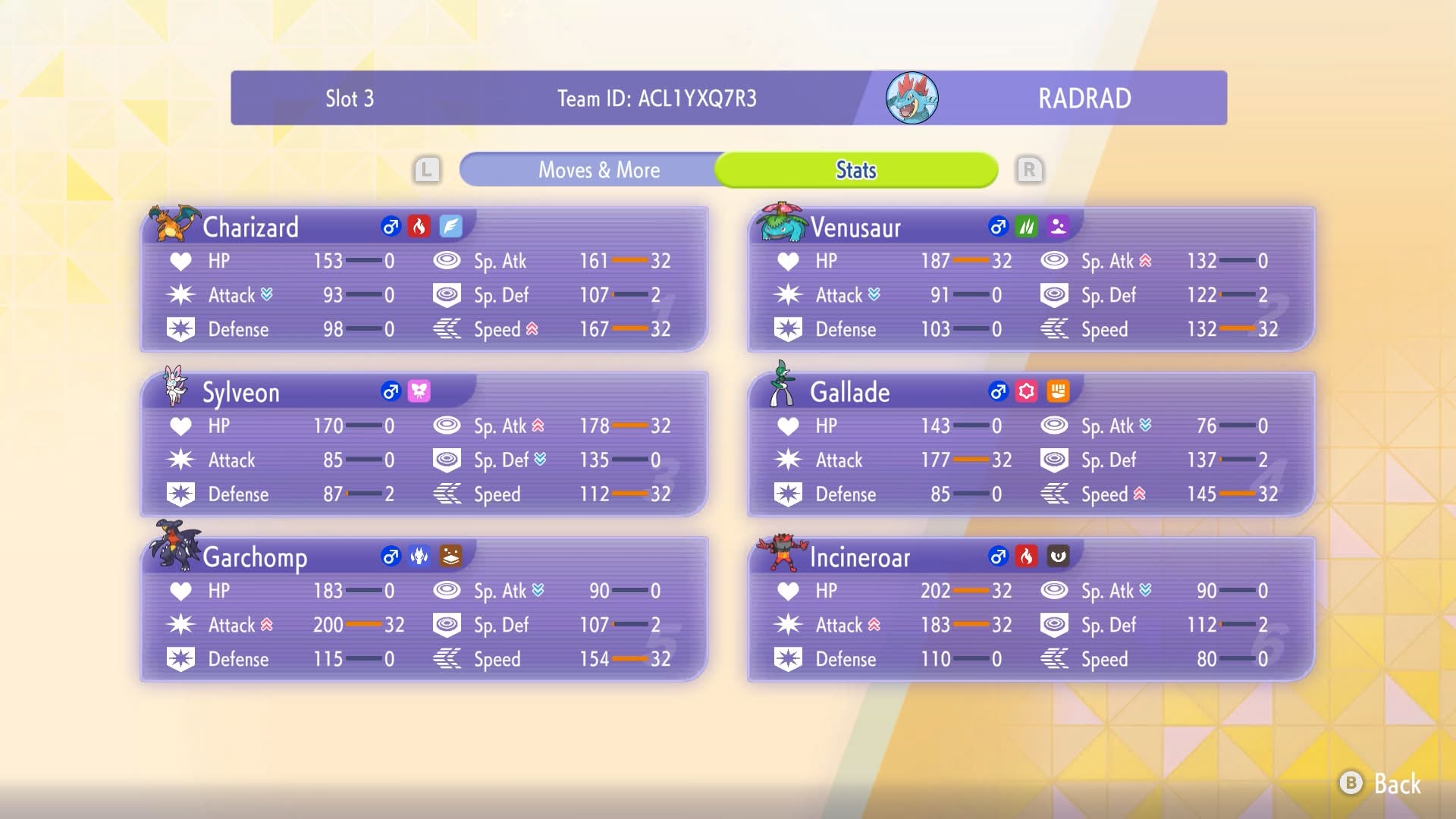Select the Stats tab
The width and height of the screenshot is (1456, 819).
click(855, 169)
